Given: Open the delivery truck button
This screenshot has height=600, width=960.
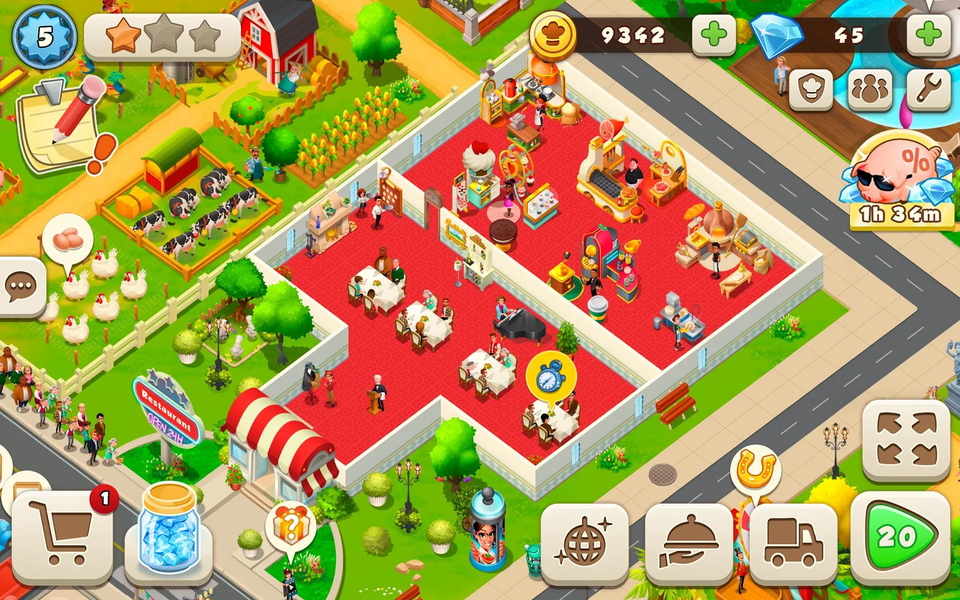Looking at the screenshot, I should 793,543.
